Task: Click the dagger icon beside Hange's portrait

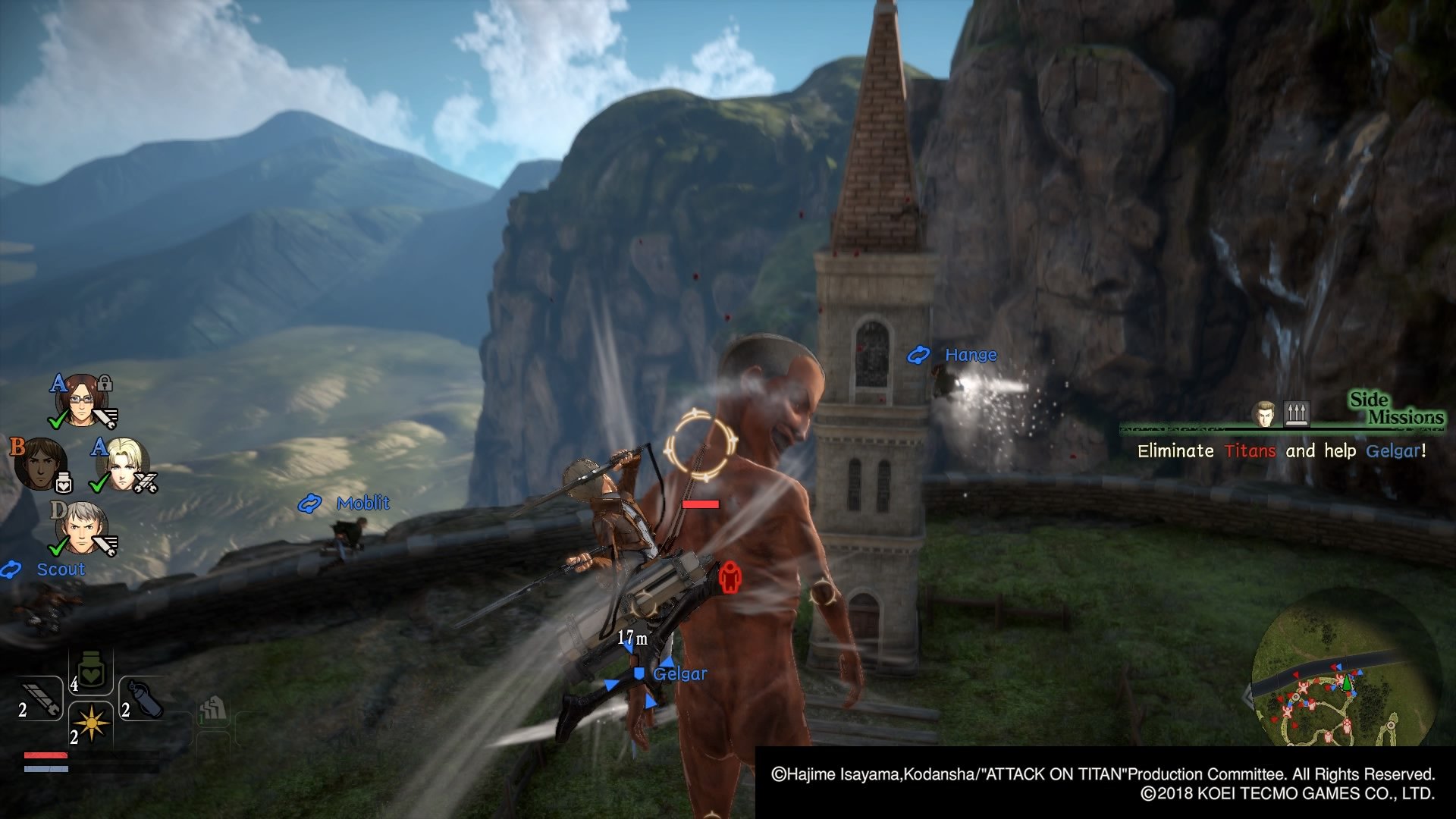Action: 105,418
